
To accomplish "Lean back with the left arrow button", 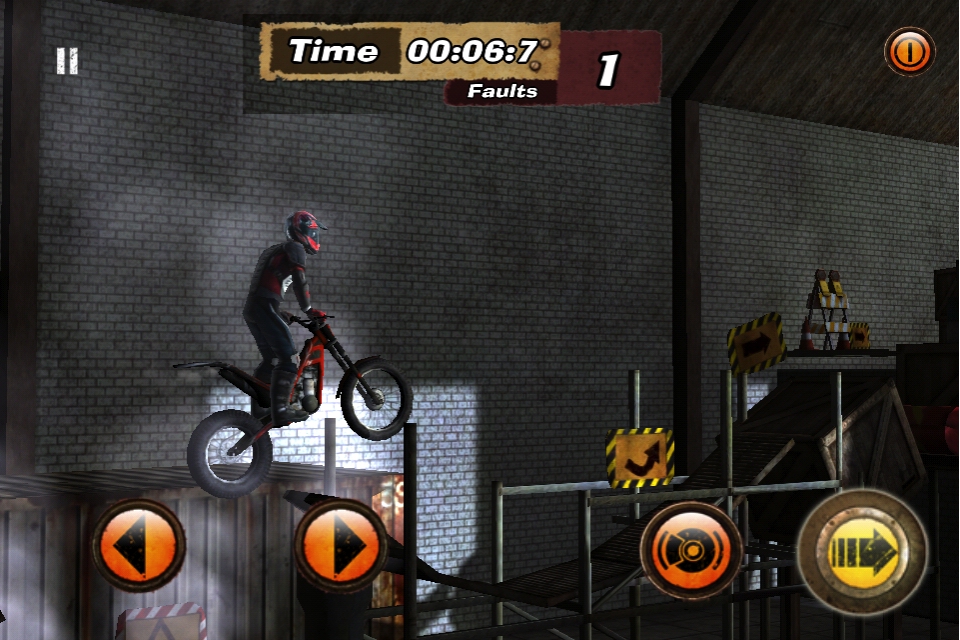I will tap(138, 546).
